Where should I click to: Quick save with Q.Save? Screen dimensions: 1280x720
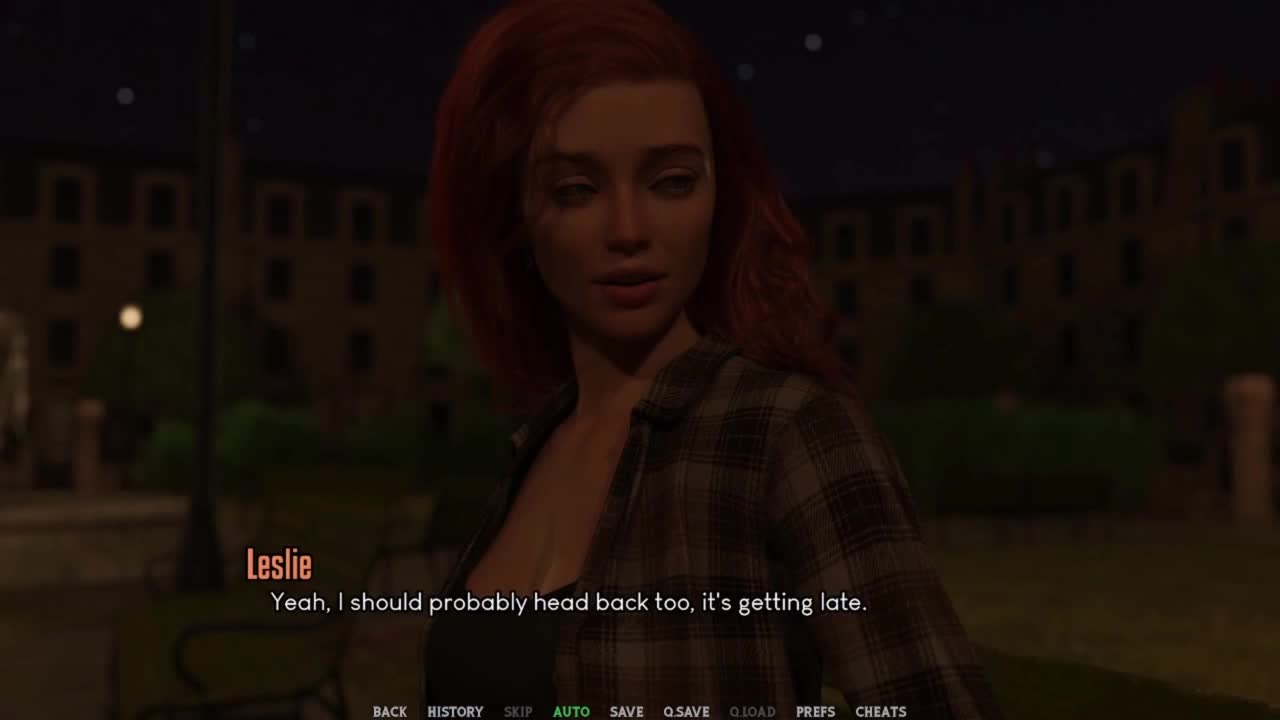click(686, 711)
